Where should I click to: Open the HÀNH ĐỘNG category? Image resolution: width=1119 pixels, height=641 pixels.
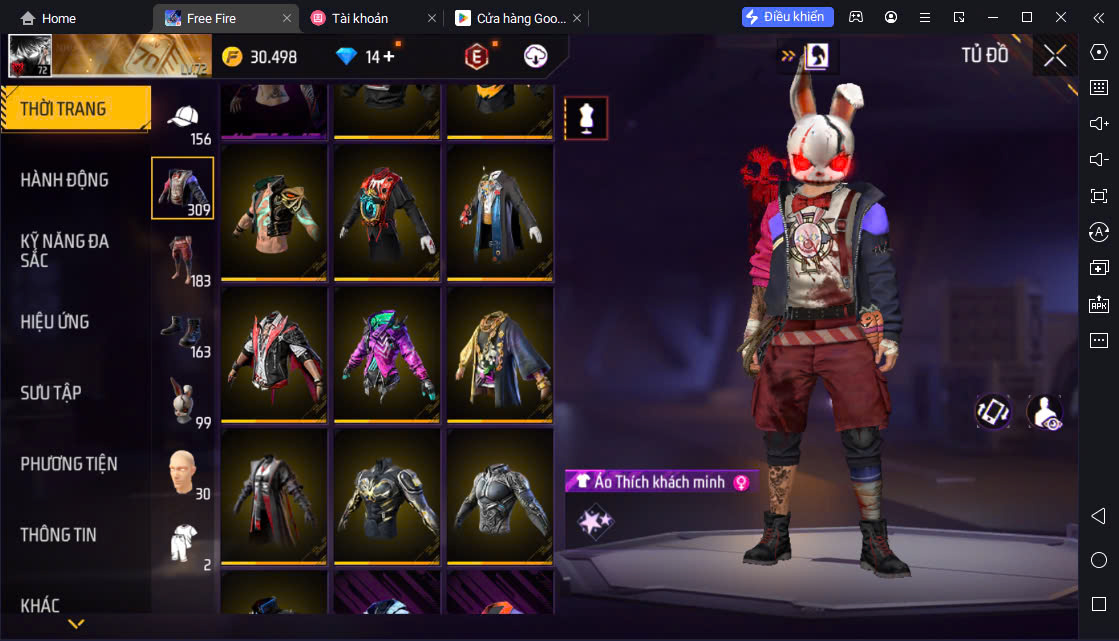[65, 180]
